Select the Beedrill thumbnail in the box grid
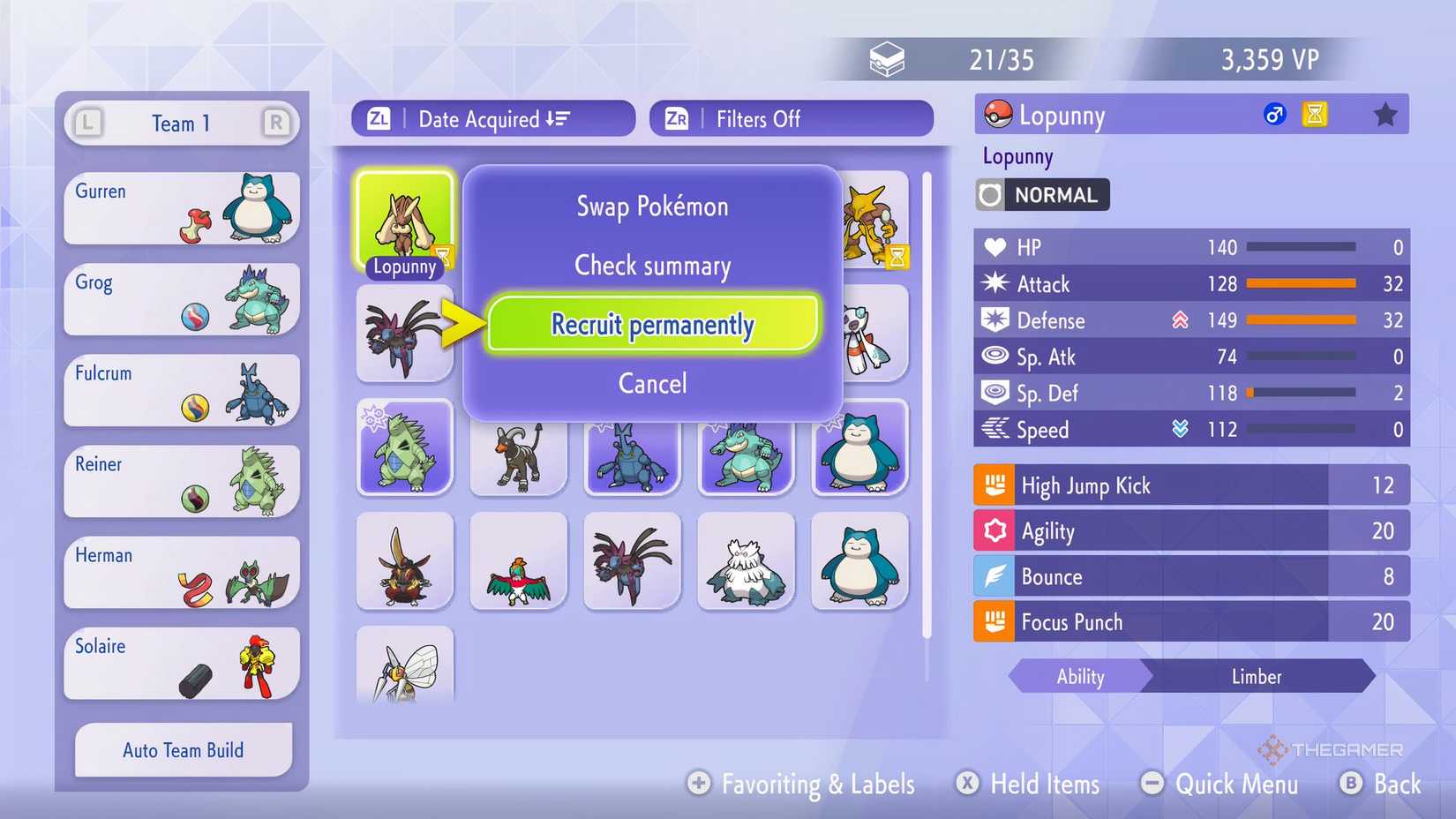Screen dimensions: 1456x819 coord(405,671)
